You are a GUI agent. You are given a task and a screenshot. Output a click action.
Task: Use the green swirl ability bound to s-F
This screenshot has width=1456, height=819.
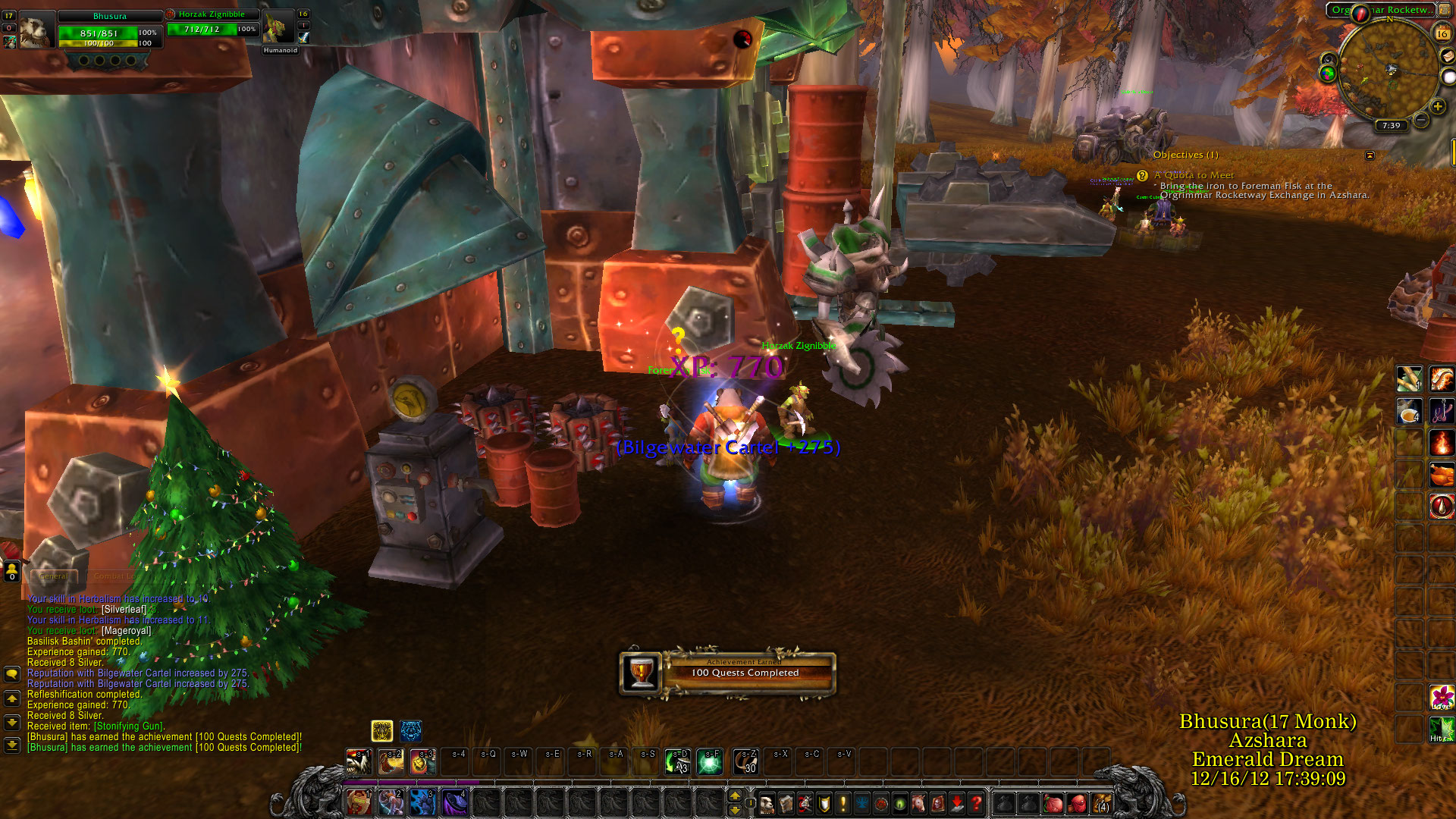click(x=710, y=761)
